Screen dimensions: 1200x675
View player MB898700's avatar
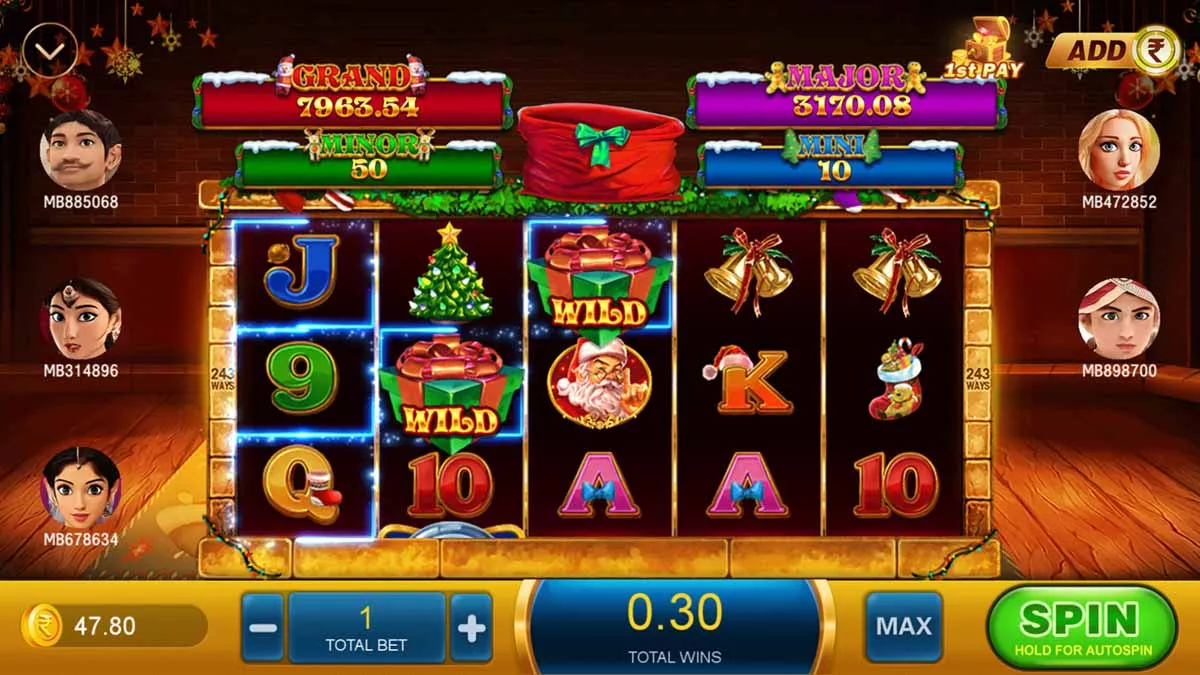tap(1119, 319)
